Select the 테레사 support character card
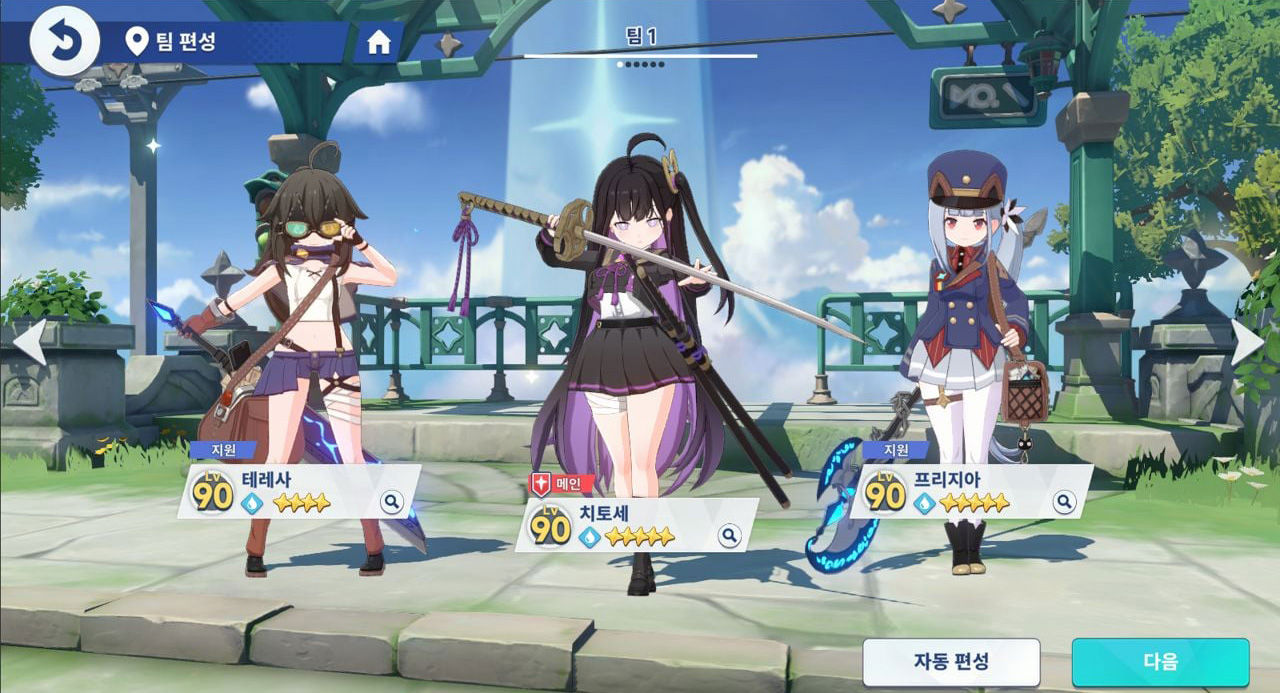This screenshot has width=1280, height=693. click(290, 491)
